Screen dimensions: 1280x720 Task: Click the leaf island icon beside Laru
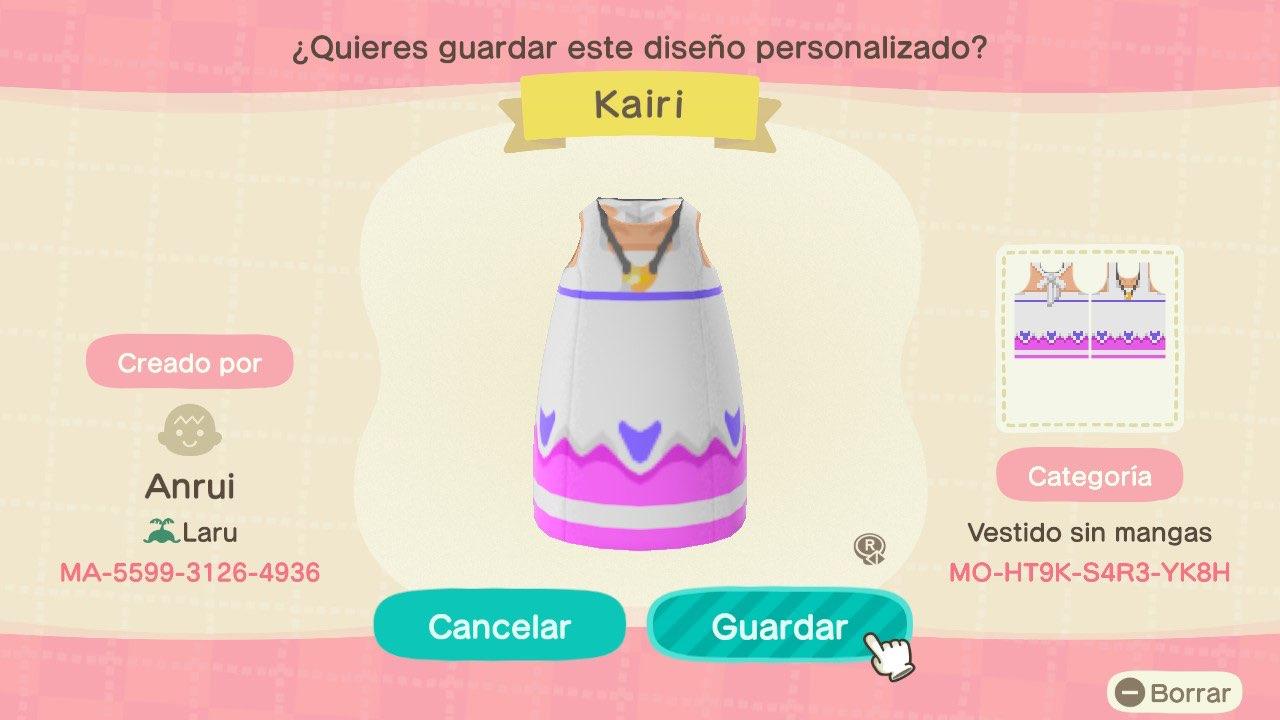click(x=161, y=532)
